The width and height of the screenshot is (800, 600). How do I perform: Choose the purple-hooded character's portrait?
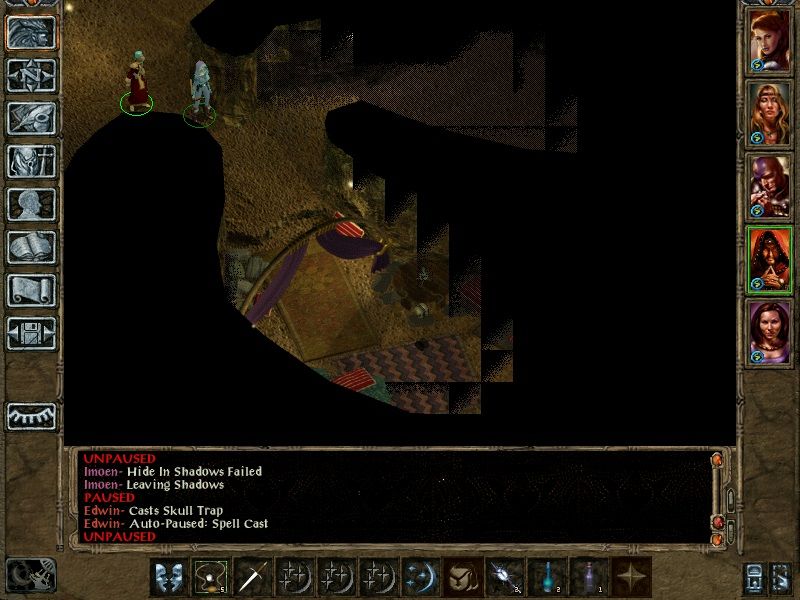[770, 185]
